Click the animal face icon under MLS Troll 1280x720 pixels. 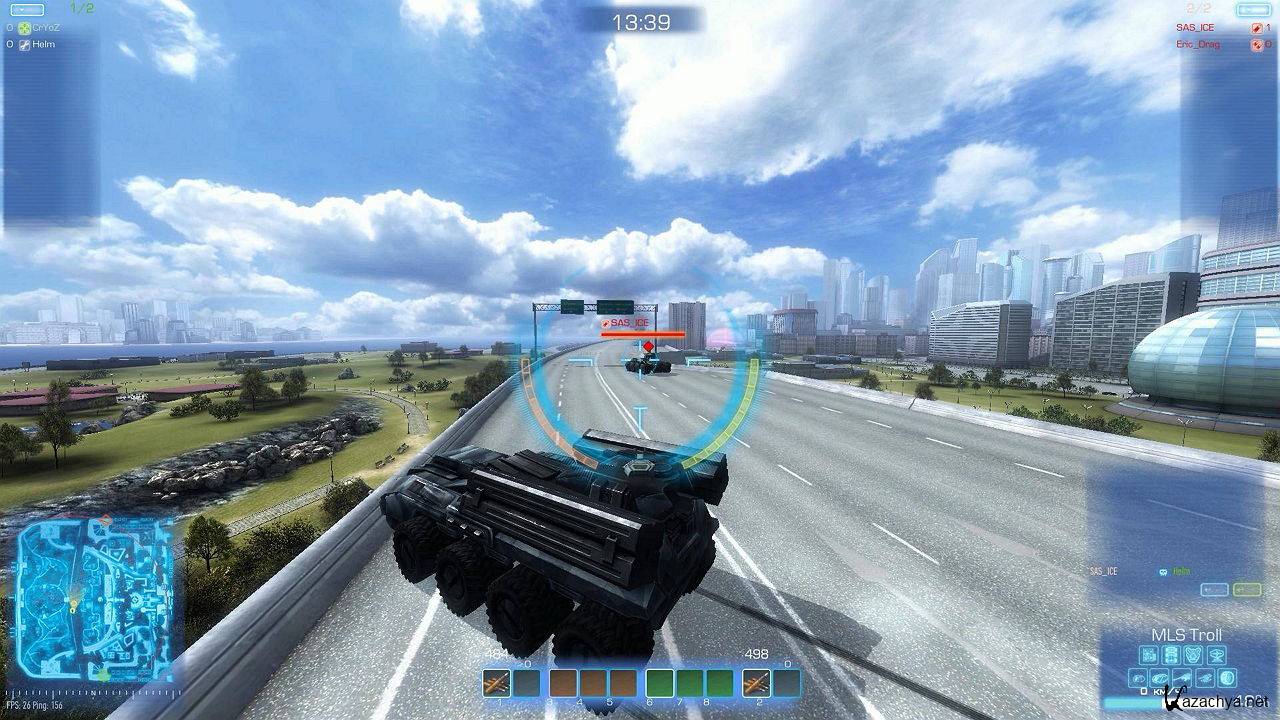point(1194,656)
